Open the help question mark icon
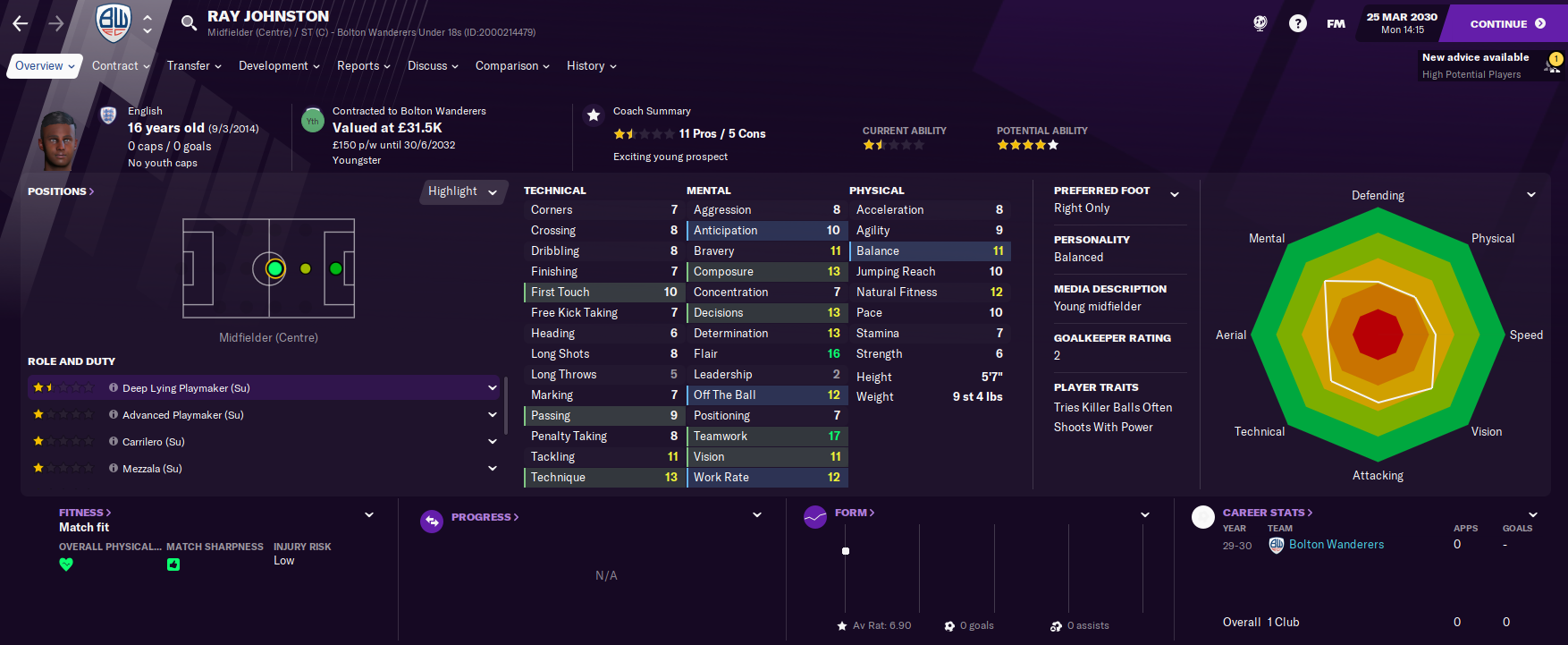This screenshot has height=645, width=1568. pyautogui.click(x=1297, y=24)
